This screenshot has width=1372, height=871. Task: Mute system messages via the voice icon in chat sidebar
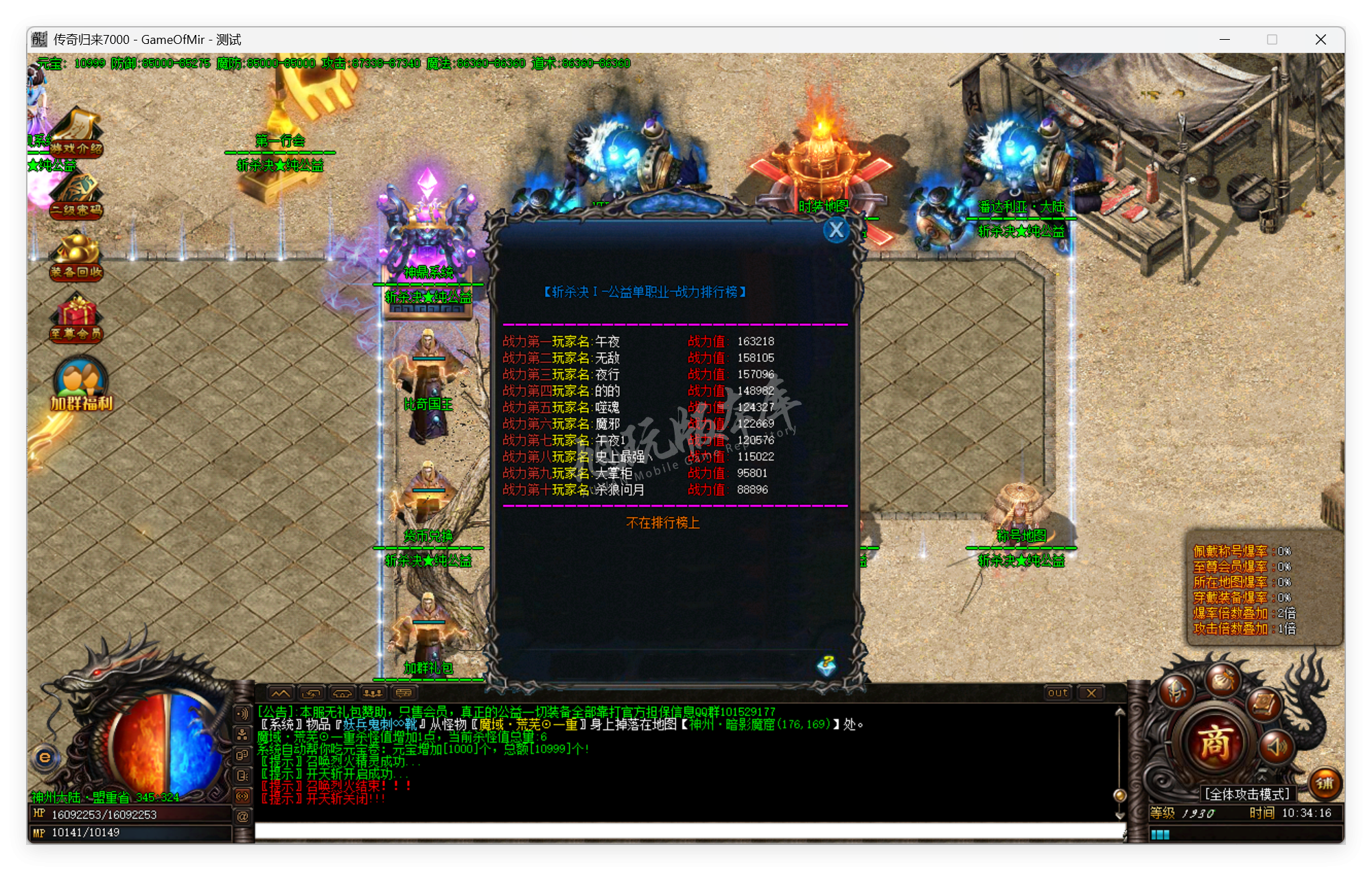241,714
